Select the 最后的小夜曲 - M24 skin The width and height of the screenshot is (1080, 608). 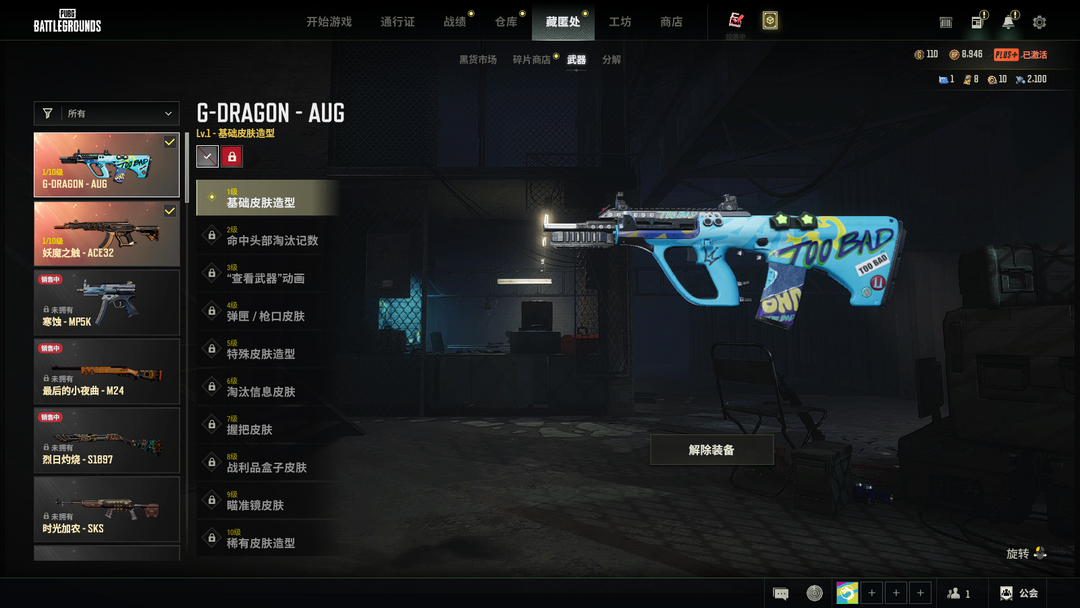(x=107, y=371)
